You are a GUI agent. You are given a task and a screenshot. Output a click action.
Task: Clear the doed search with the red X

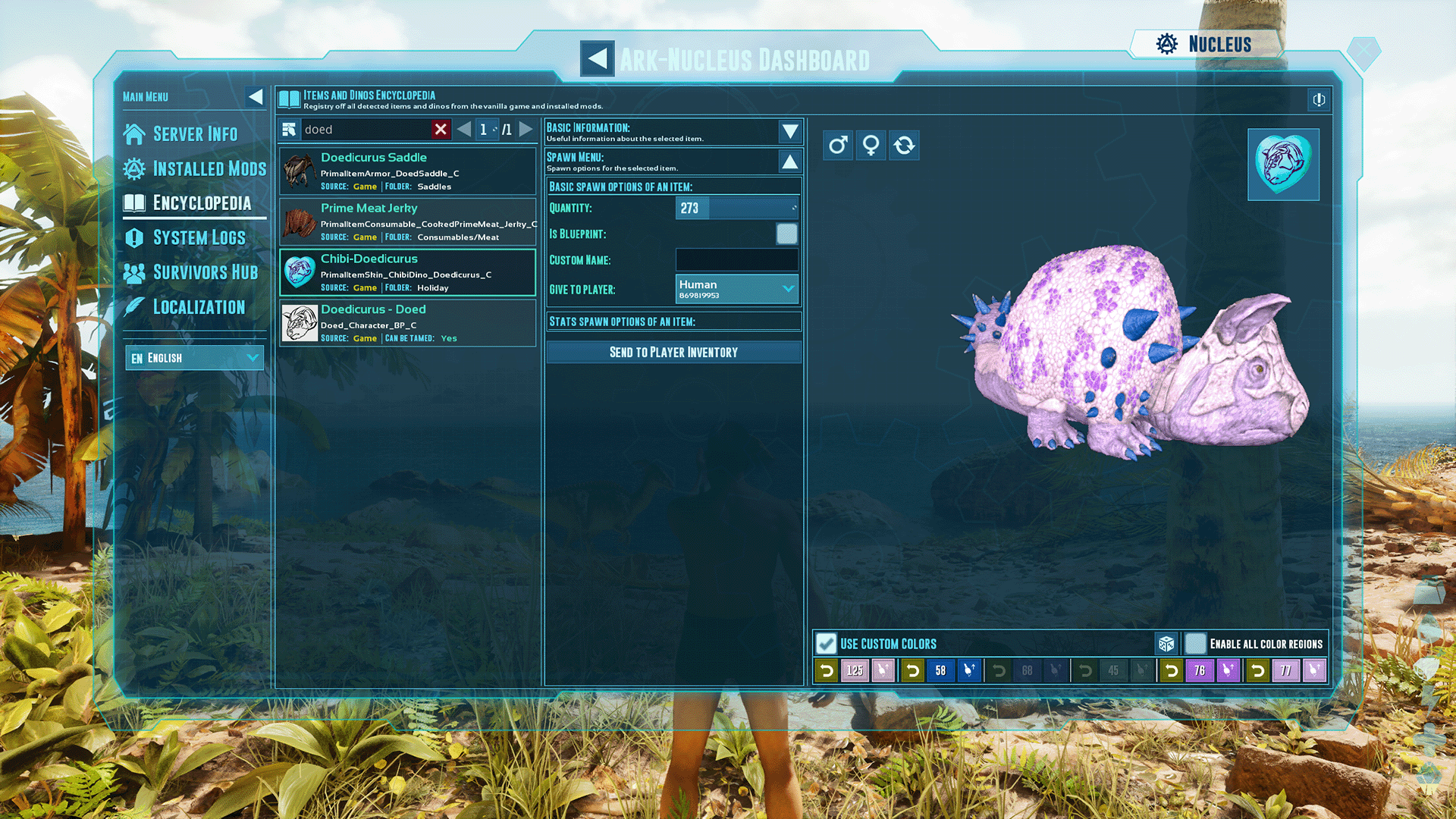point(441,129)
